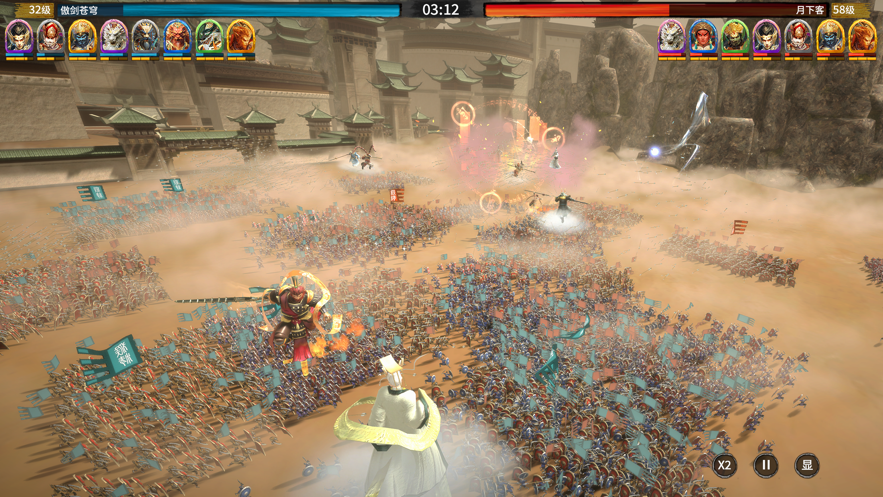Image resolution: width=883 pixels, height=497 pixels.
Task: Select the monkey king portrait on blue team
Action: [241, 38]
